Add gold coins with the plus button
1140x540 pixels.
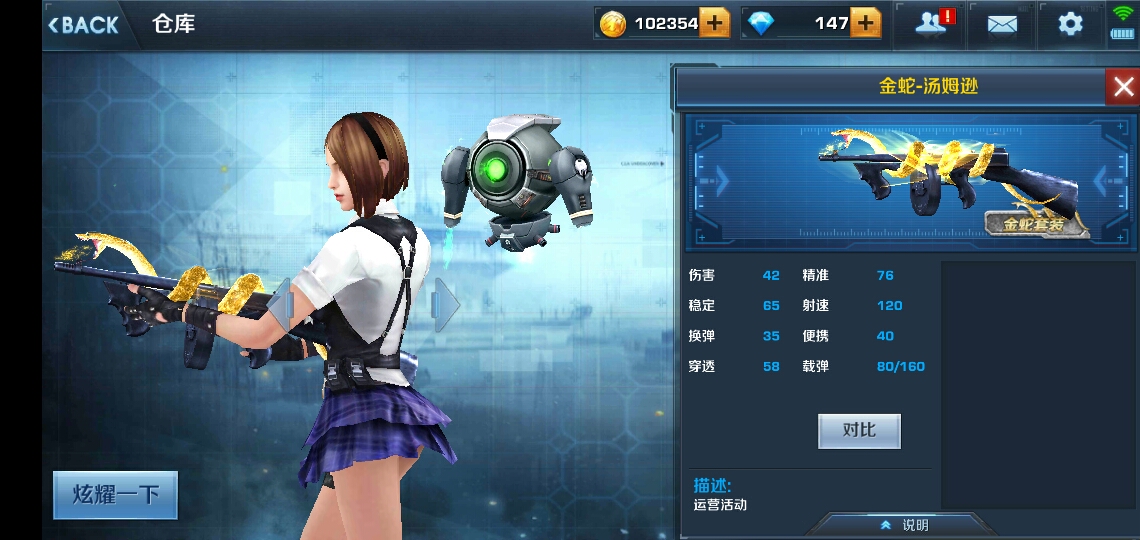pyautogui.click(x=714, y=23)
